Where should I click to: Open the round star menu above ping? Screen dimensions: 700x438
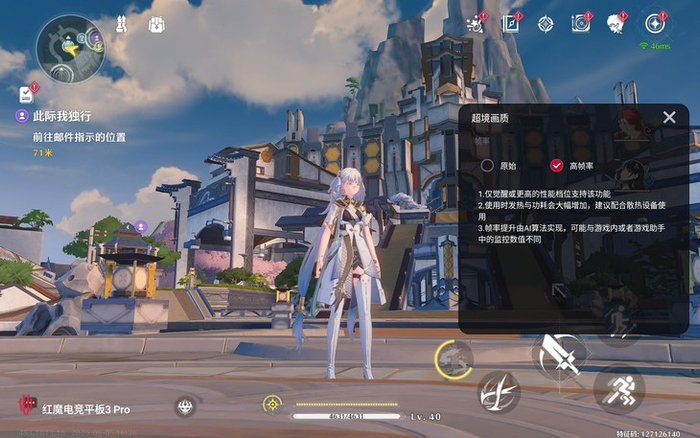(x=656, y=23)
